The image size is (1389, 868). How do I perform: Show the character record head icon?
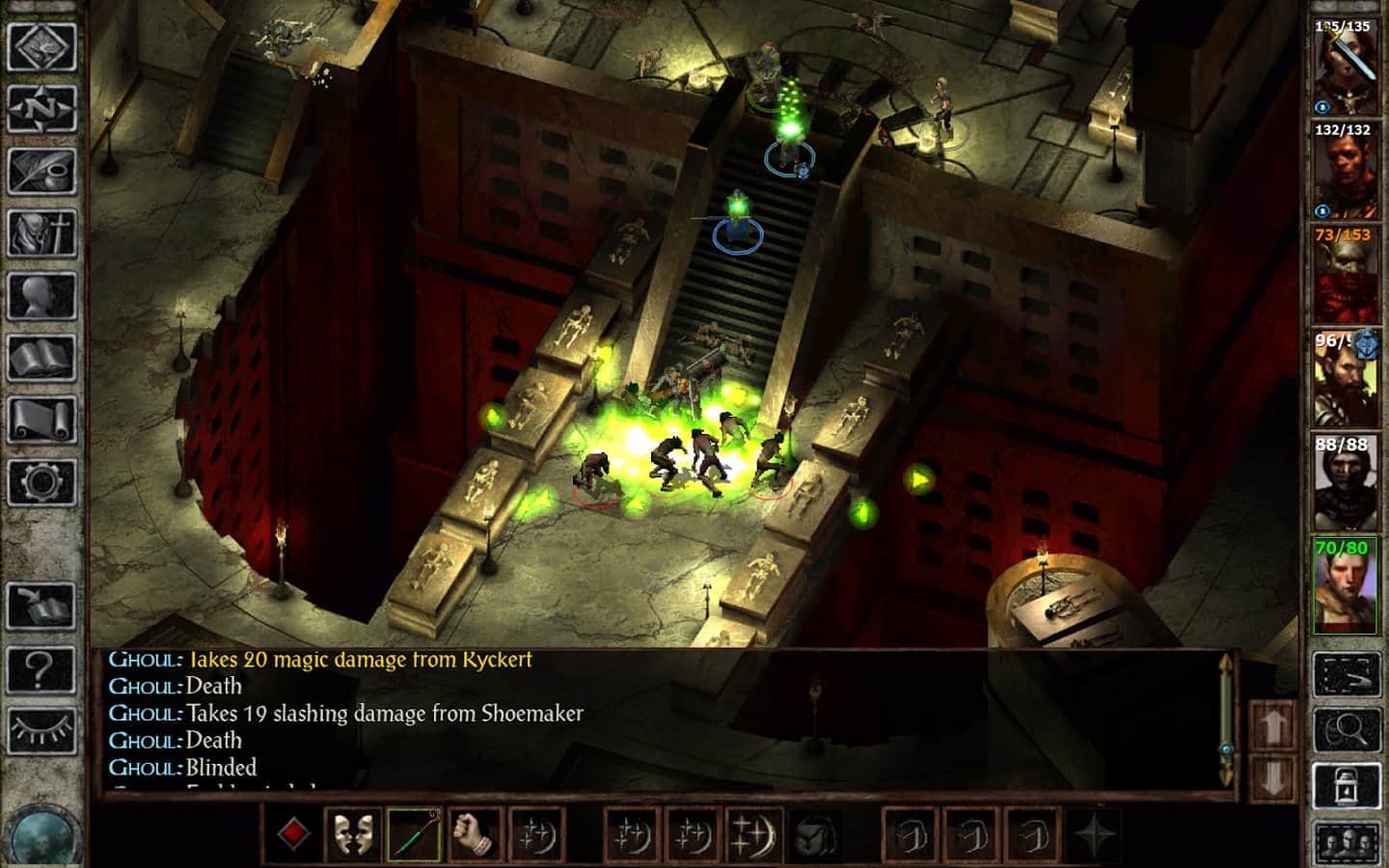point(41,294)
